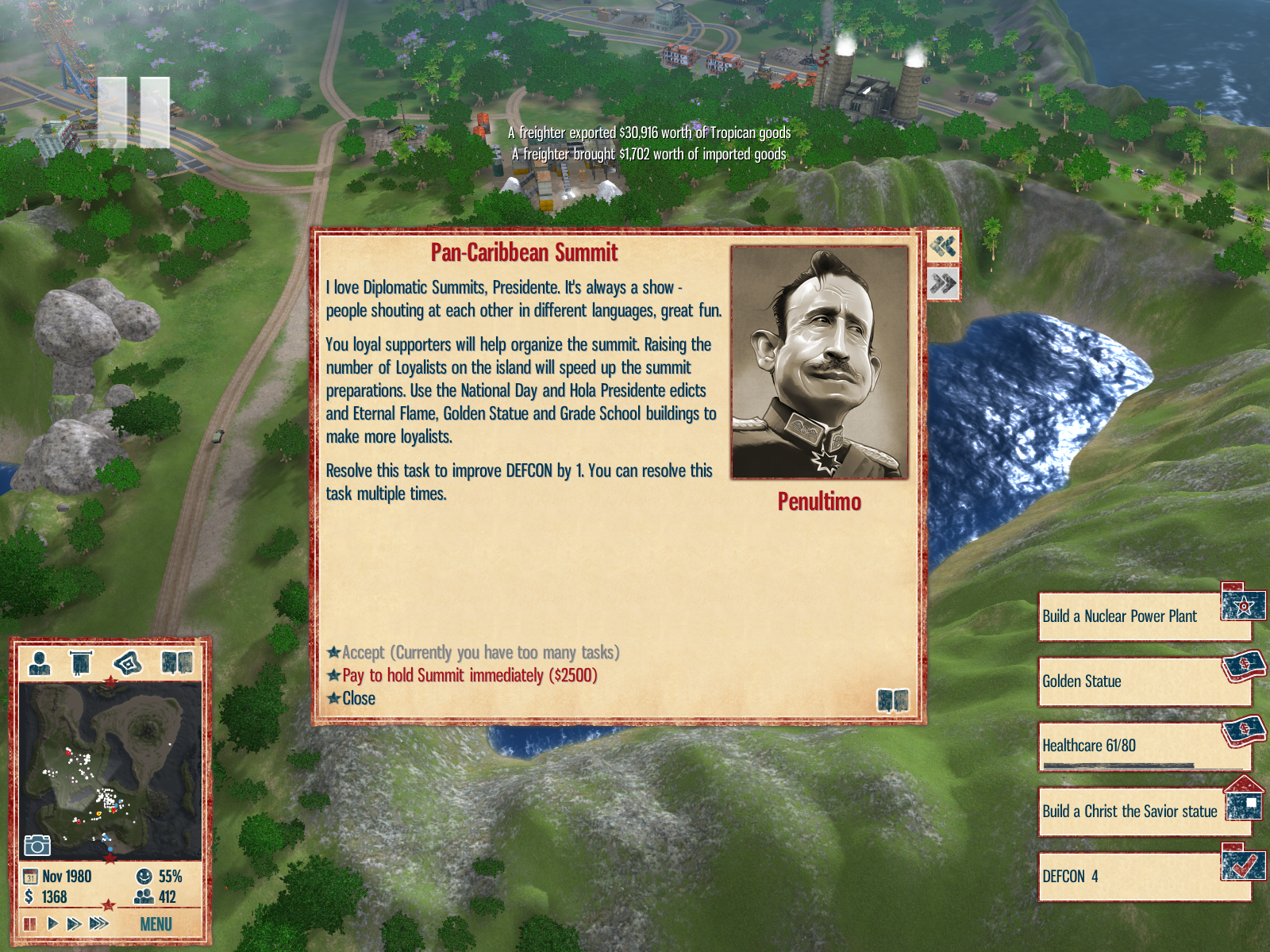Image resolution: width=1270 pixels, height=952 pixels.
Task: Close the Pan-Caribbean Summit dialog
Action: [358, 699]
